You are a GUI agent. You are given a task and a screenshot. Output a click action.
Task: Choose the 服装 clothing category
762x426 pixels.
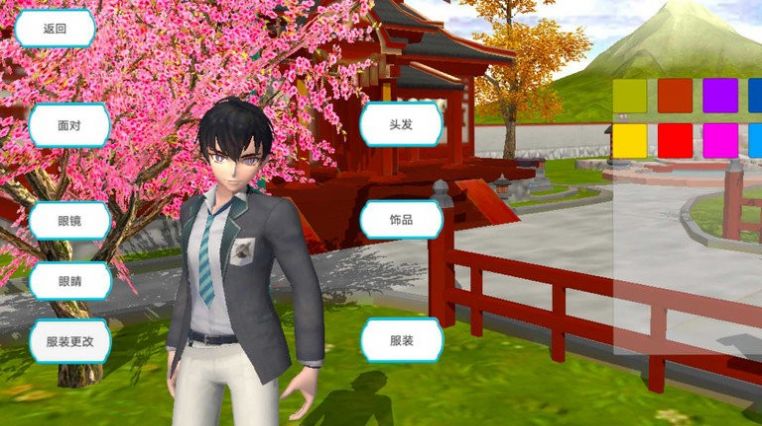401,341
